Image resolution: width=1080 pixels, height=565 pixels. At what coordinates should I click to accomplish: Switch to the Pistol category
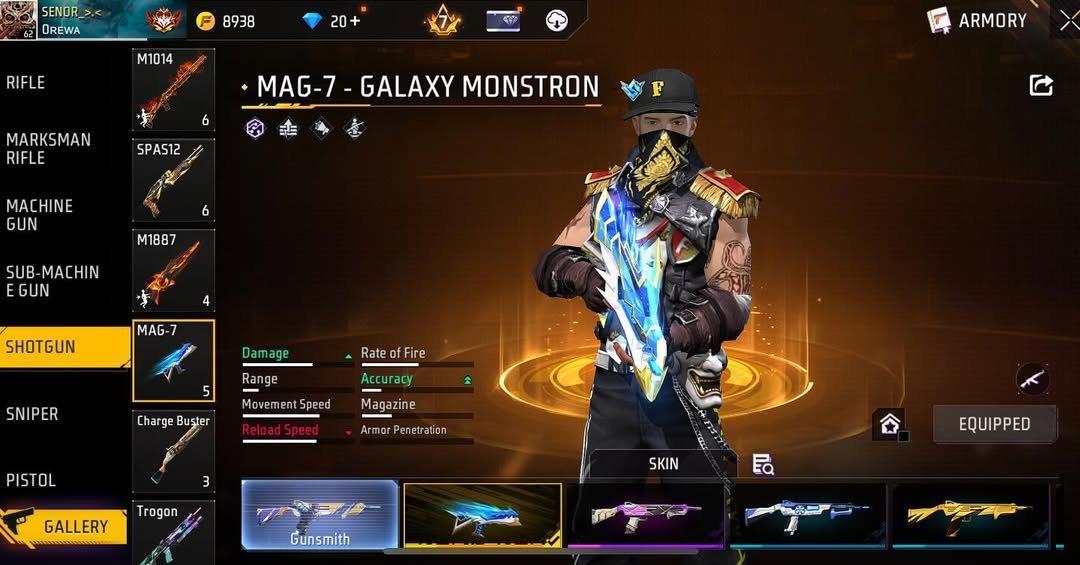click(31, 480)
